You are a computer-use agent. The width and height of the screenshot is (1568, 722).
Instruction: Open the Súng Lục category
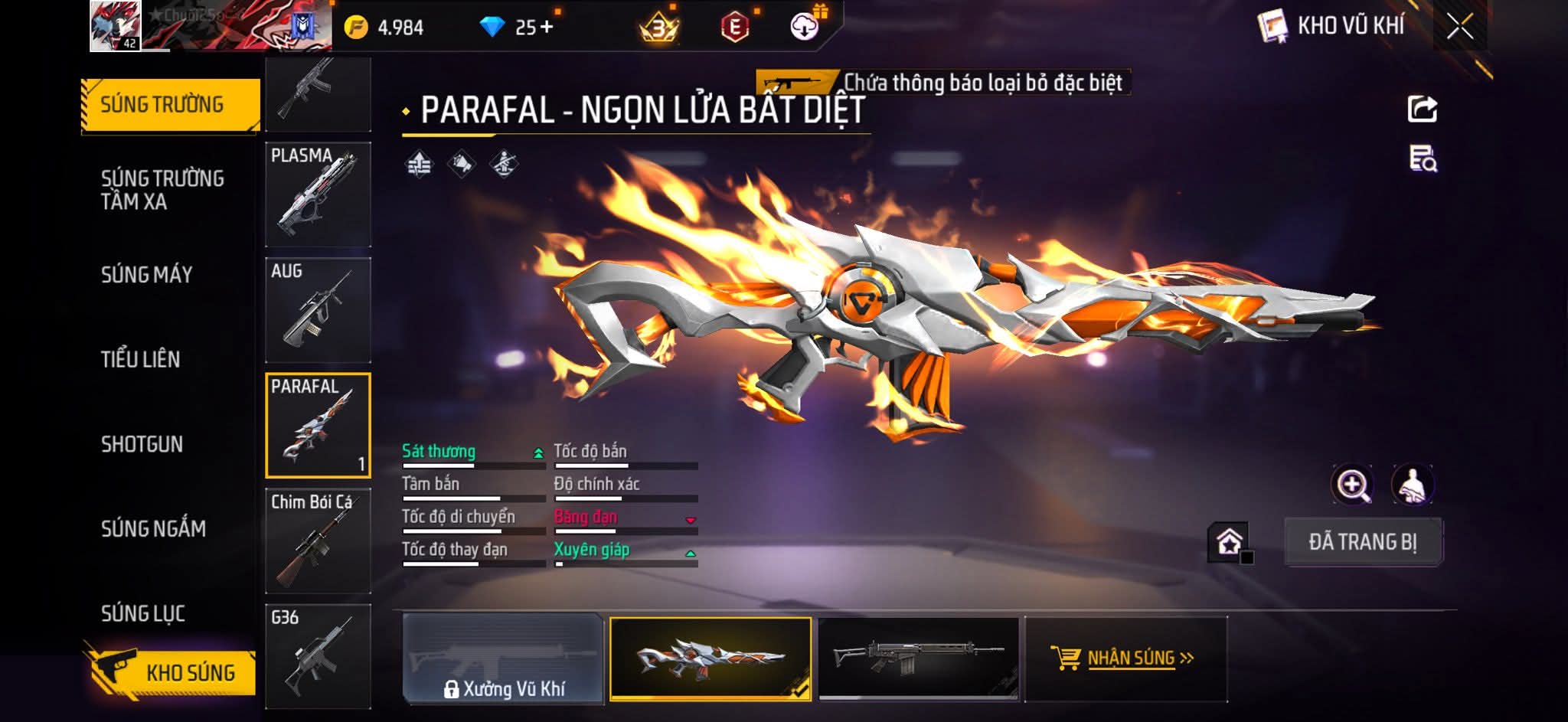142,613
